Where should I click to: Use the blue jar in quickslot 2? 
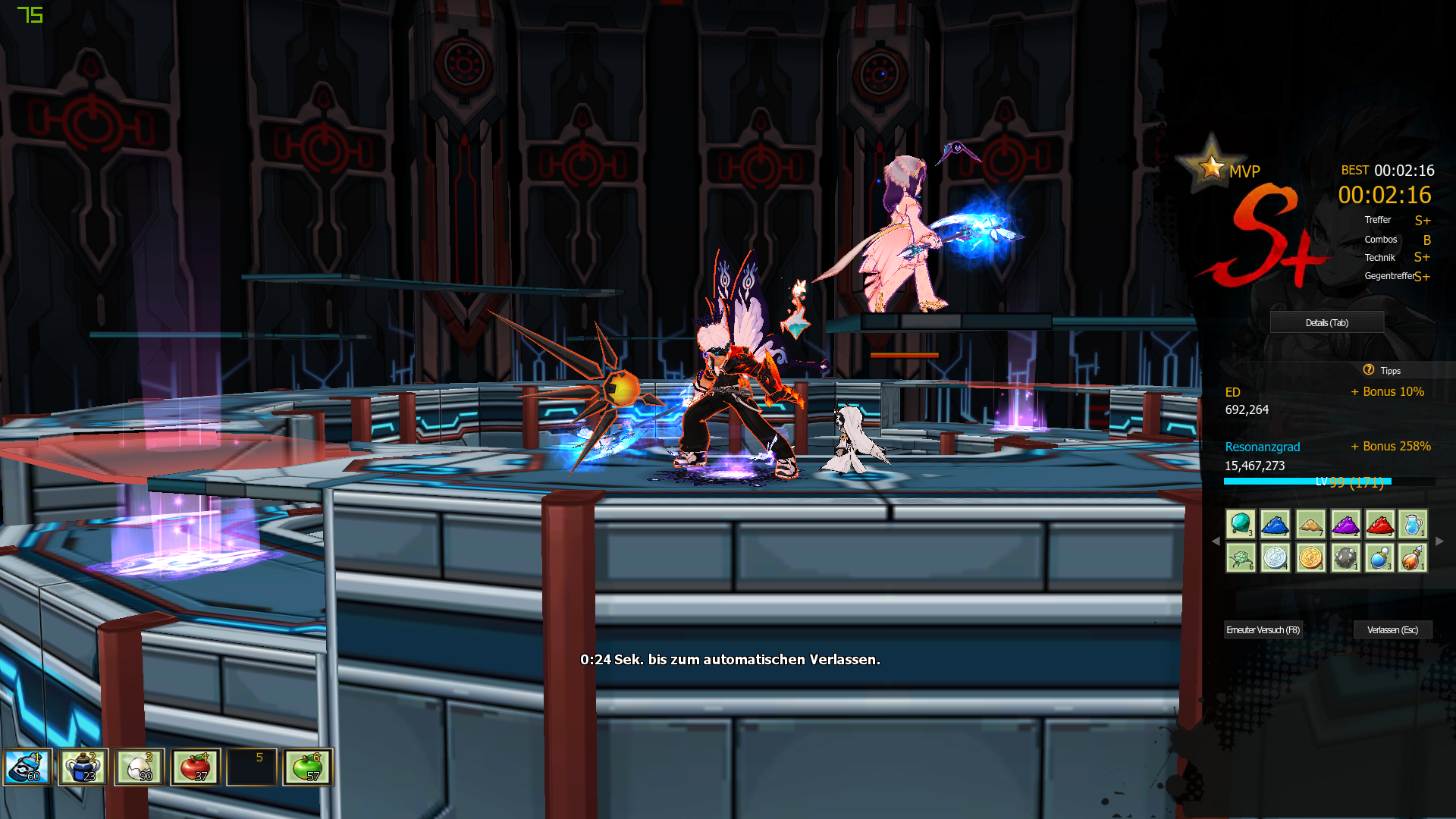click(x=83, y=767)
